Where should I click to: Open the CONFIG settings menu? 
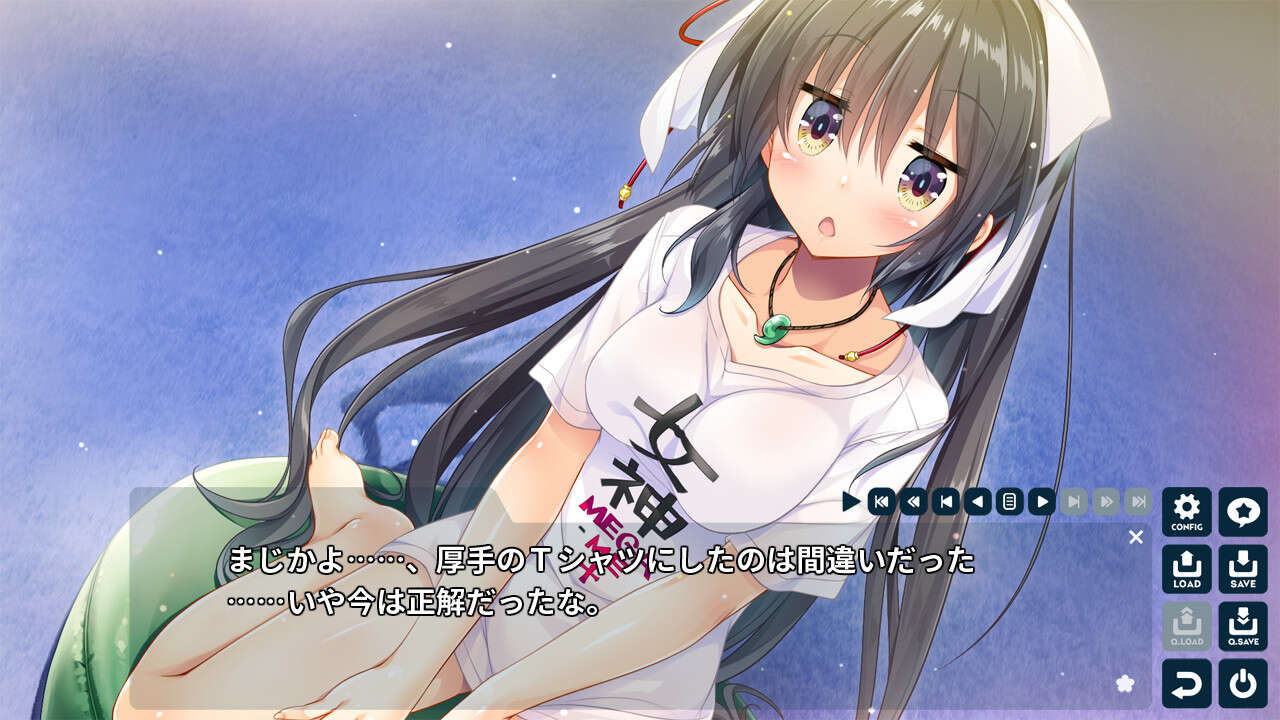[1186, 512]
